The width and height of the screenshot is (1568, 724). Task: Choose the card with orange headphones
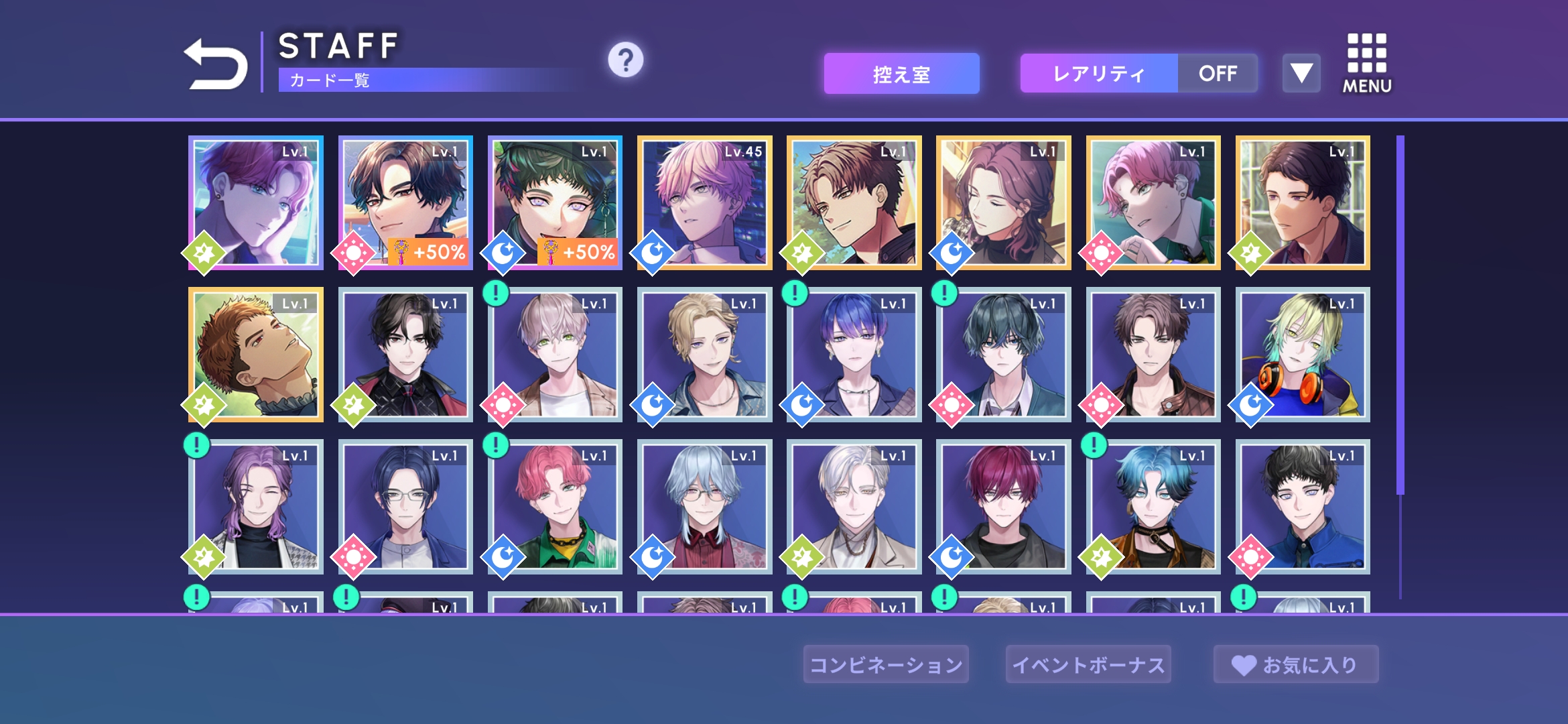pos(1303,355)
